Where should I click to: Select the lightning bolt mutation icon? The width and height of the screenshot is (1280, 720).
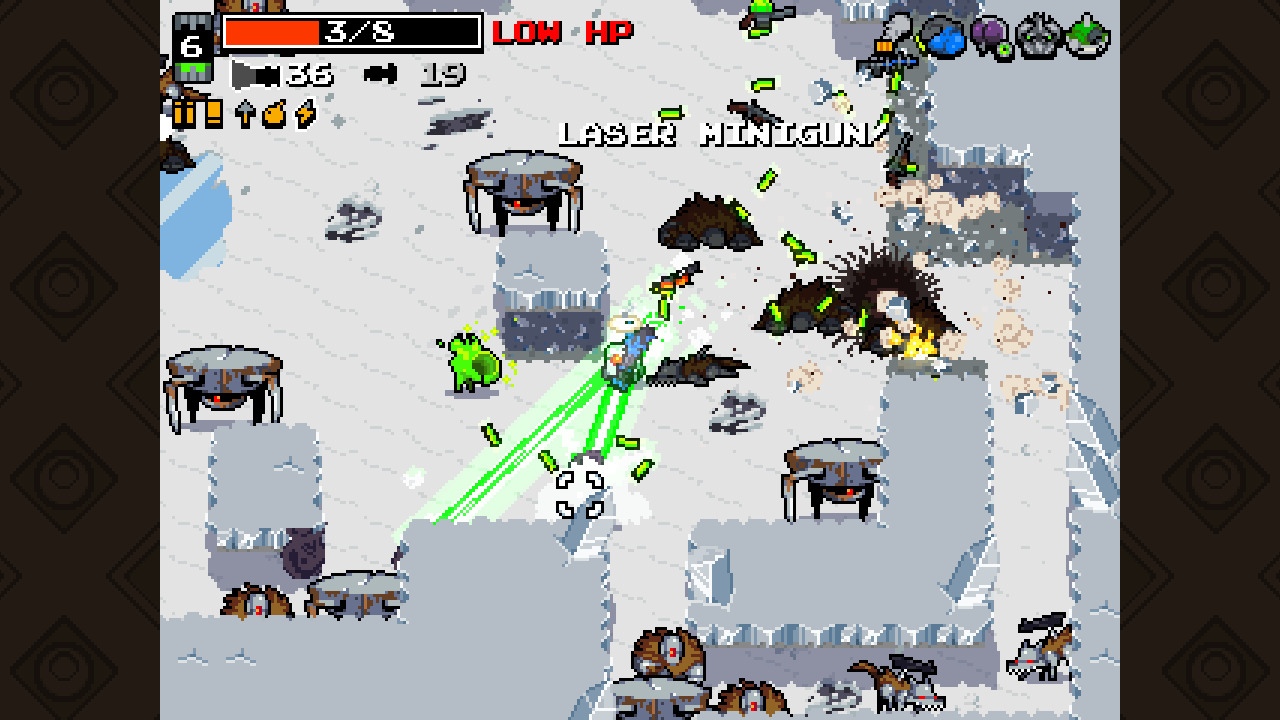tap(304, 115)
